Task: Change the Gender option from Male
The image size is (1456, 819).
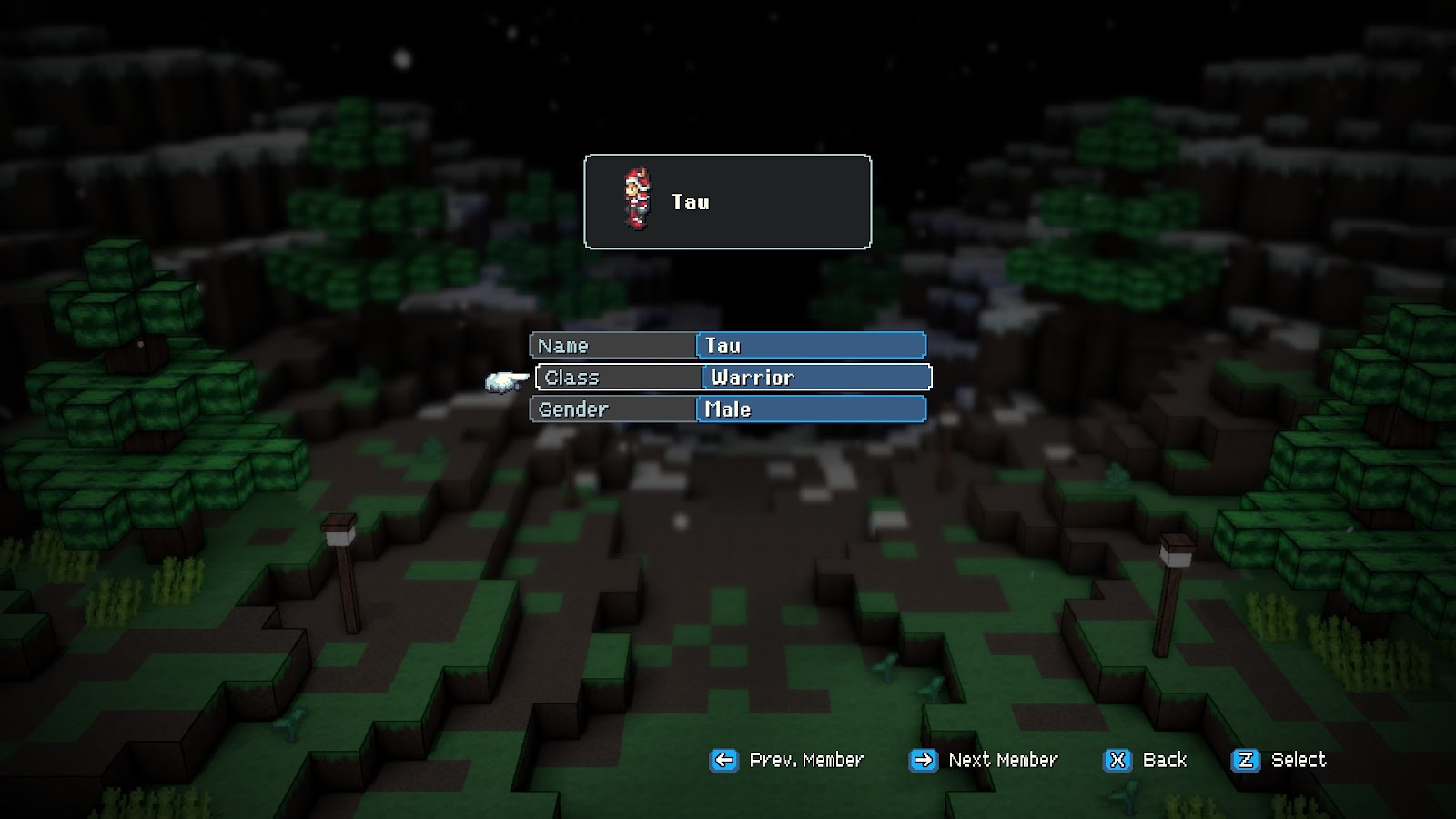Action: click(810, 409)
